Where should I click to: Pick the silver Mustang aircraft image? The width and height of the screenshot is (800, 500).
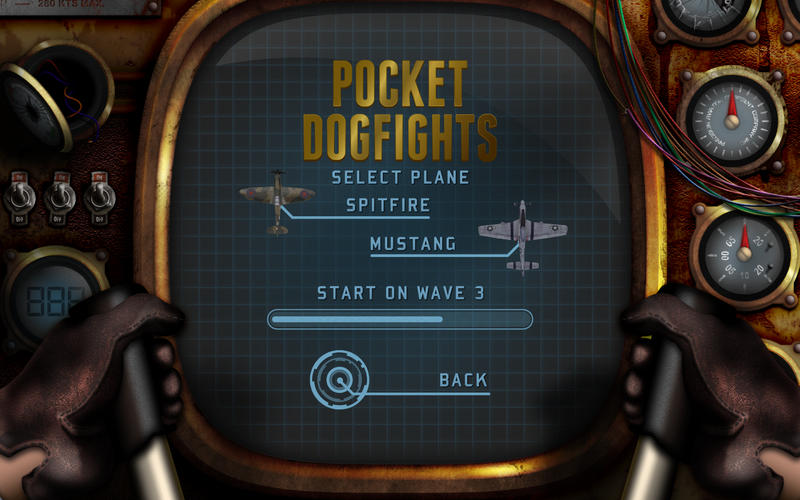[522, 235]
